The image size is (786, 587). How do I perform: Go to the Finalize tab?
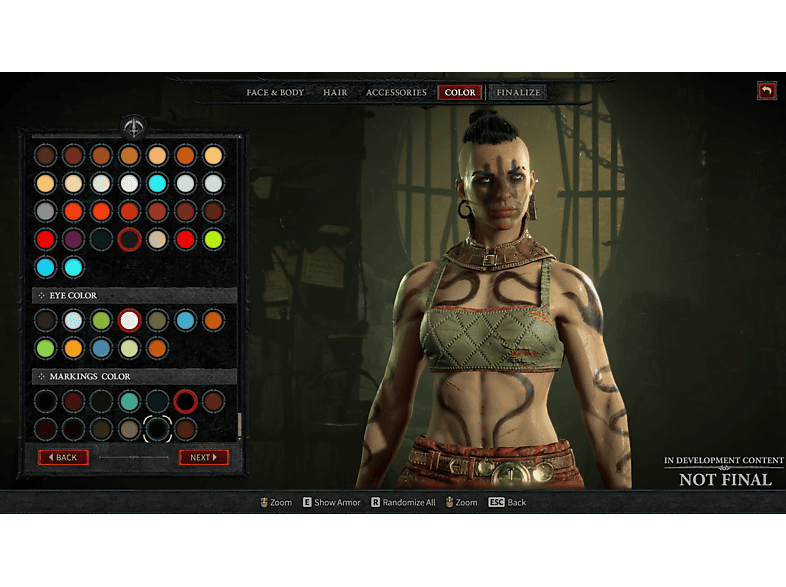coord(518,93)
